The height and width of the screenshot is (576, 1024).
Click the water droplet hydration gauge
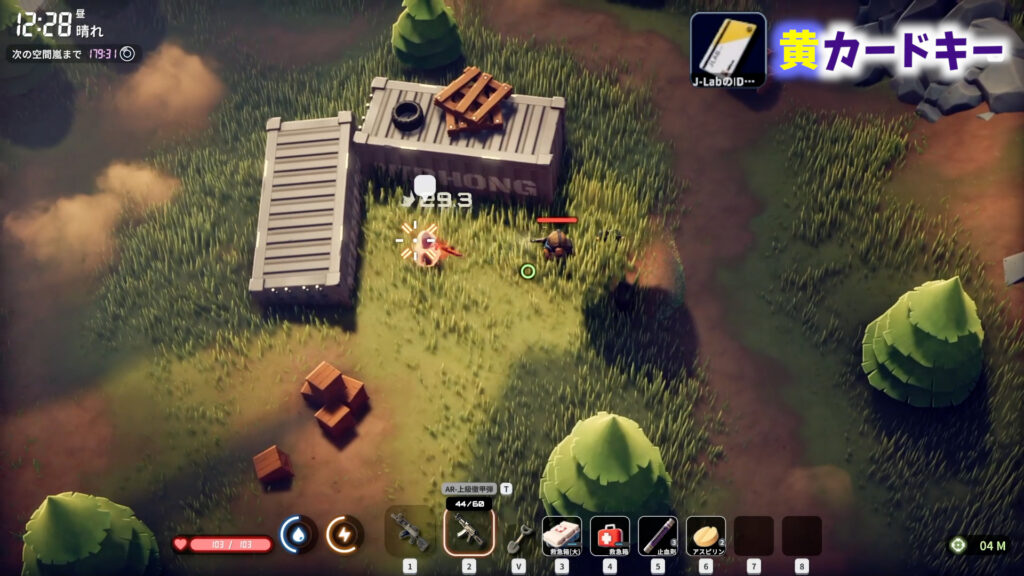[298, 534]
